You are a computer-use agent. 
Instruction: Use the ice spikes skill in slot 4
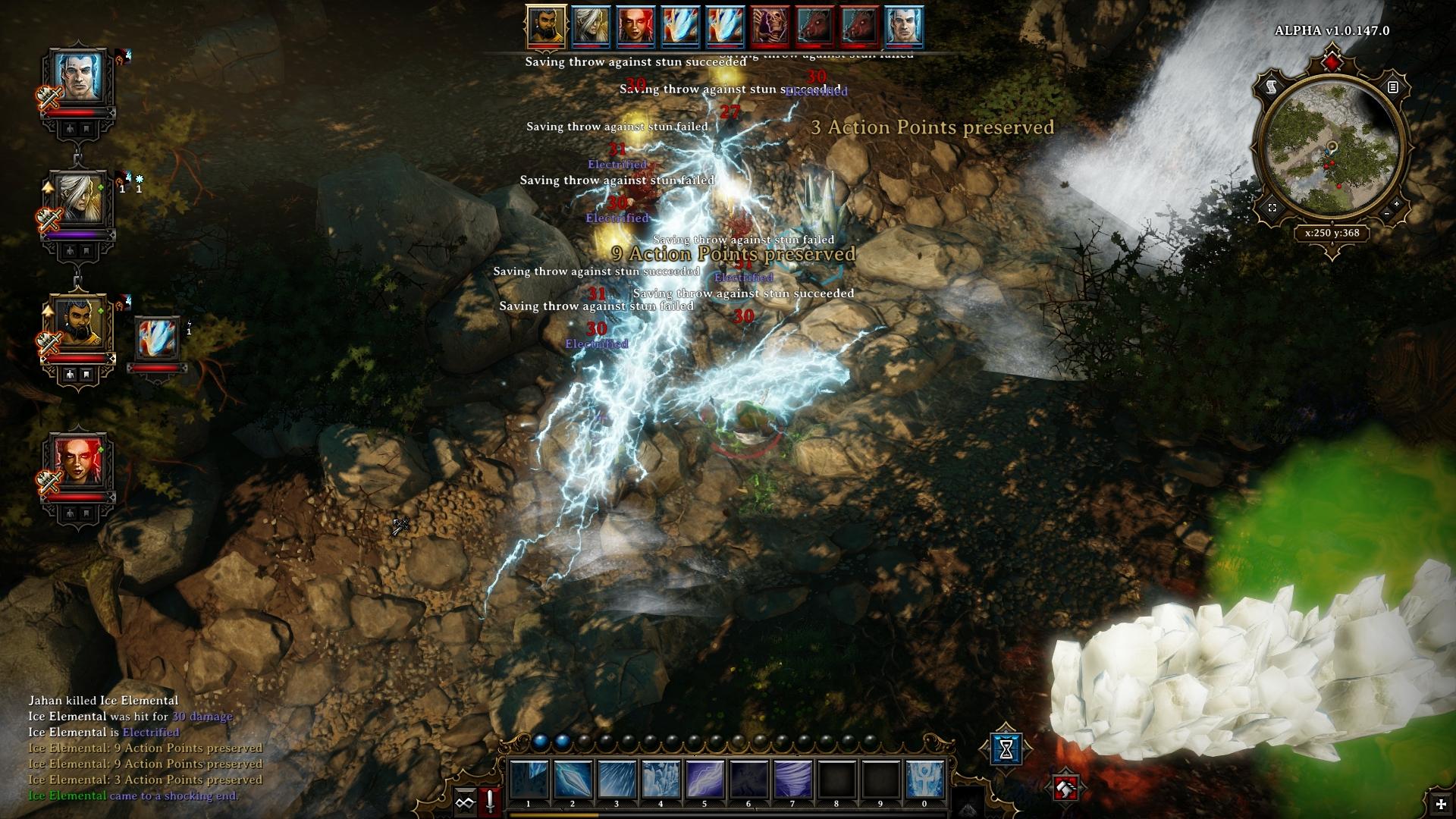click(661, 780)
